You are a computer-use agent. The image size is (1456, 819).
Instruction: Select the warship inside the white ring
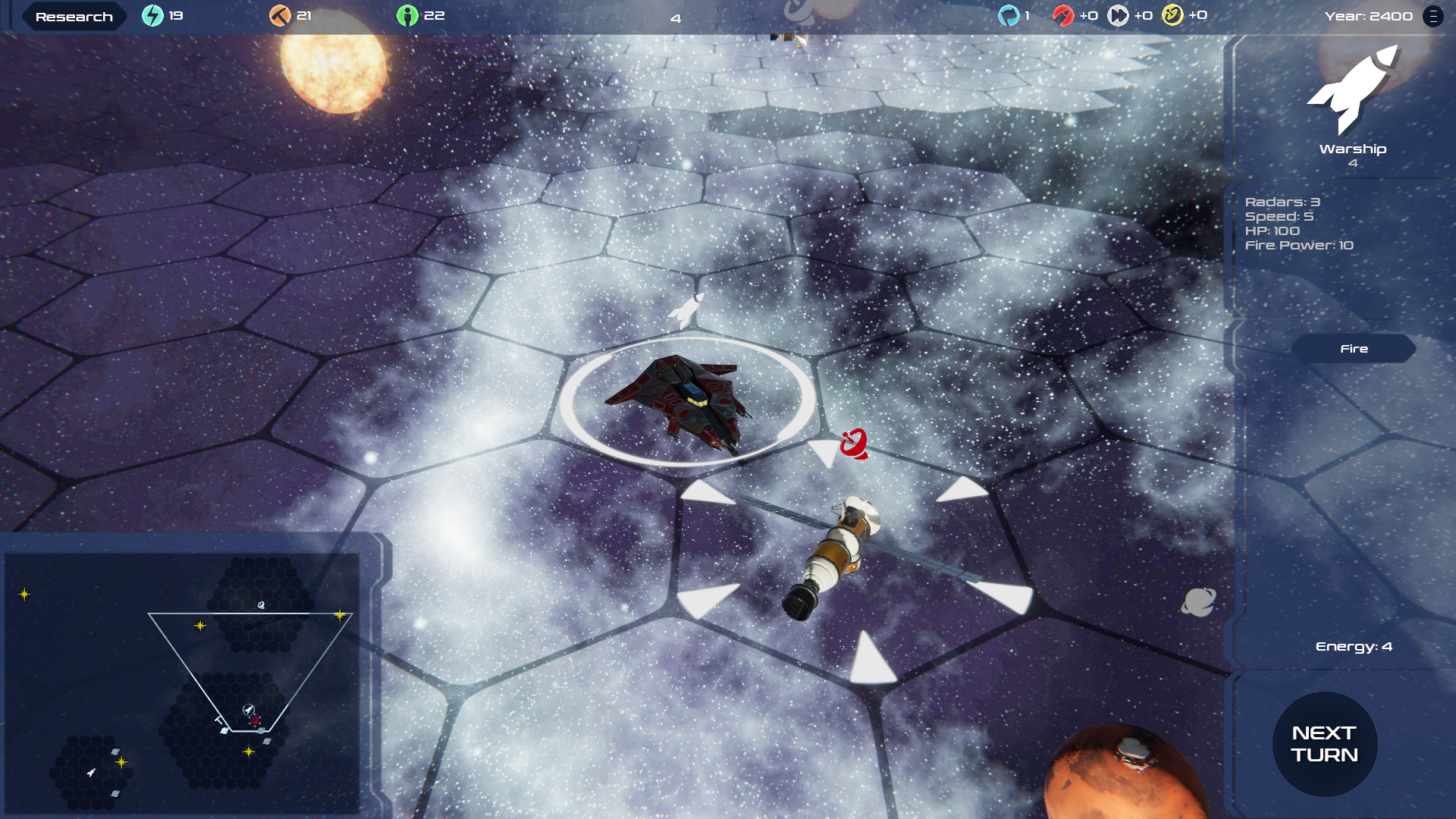tap(679, 400)
